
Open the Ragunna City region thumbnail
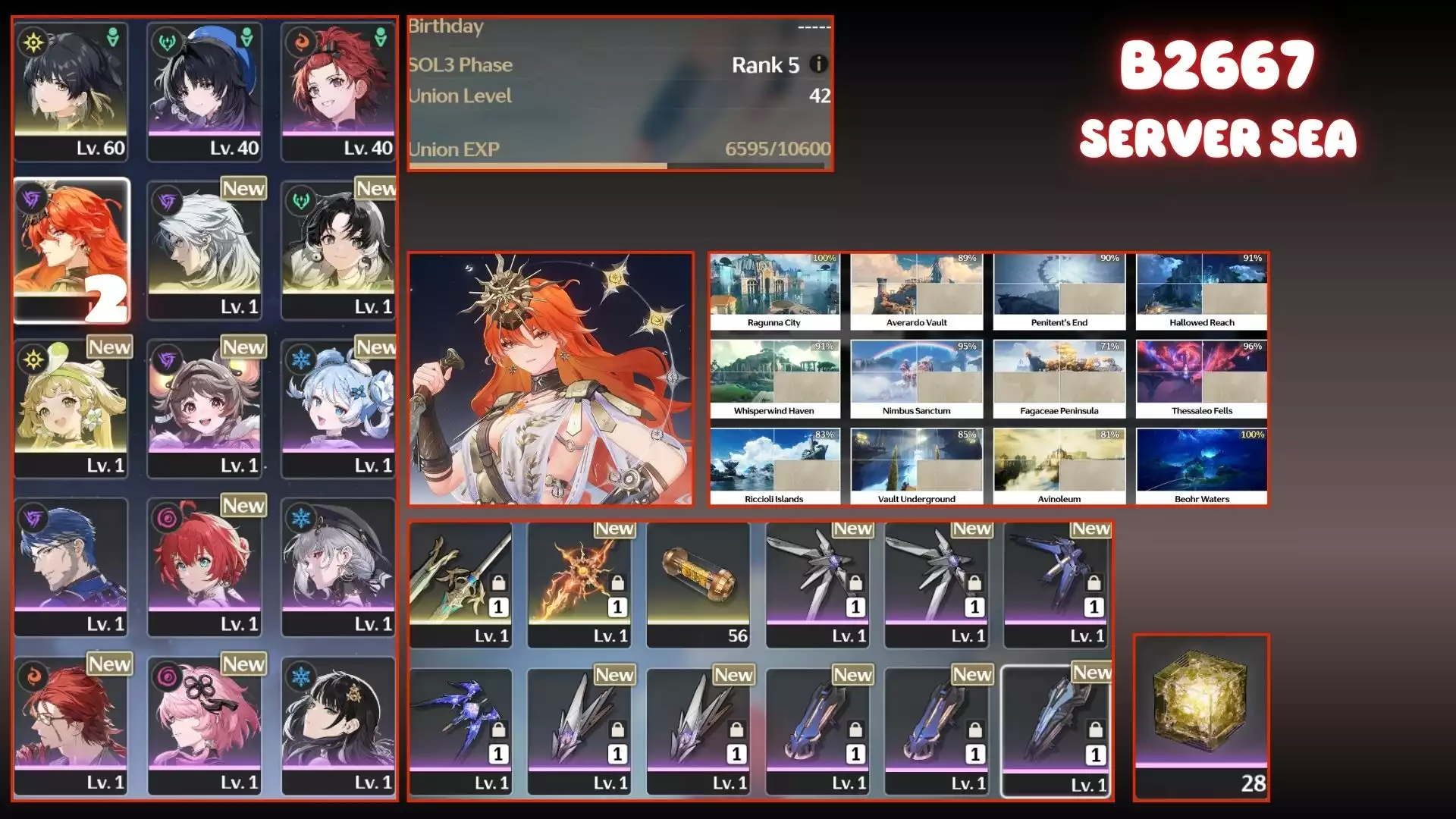click(x=774, y=292)
